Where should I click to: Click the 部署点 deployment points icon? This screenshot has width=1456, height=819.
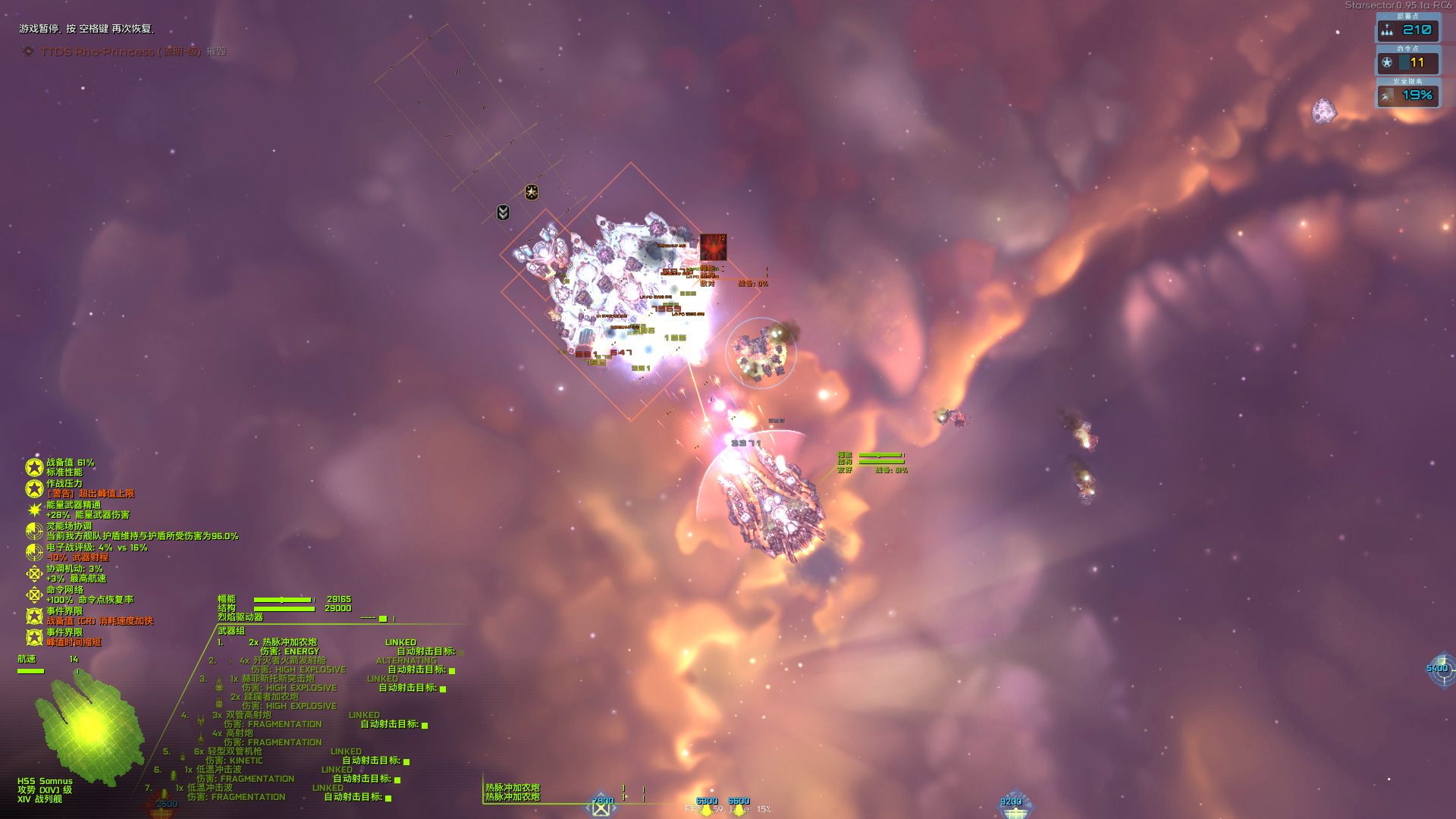pyautogui.click(x=1386, y=31)
